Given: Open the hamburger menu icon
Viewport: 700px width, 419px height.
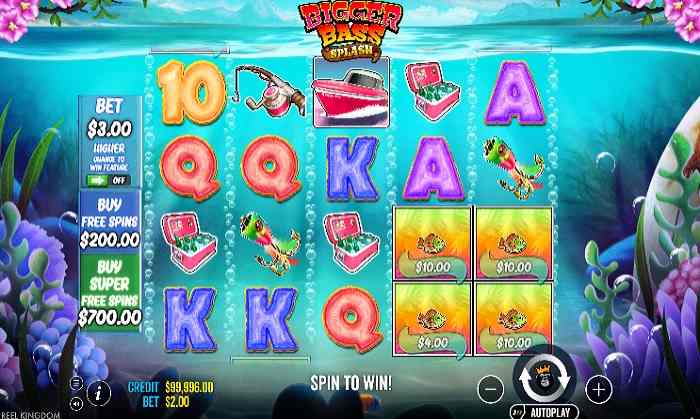Looking at the screenshot, I should pos(77,383).
